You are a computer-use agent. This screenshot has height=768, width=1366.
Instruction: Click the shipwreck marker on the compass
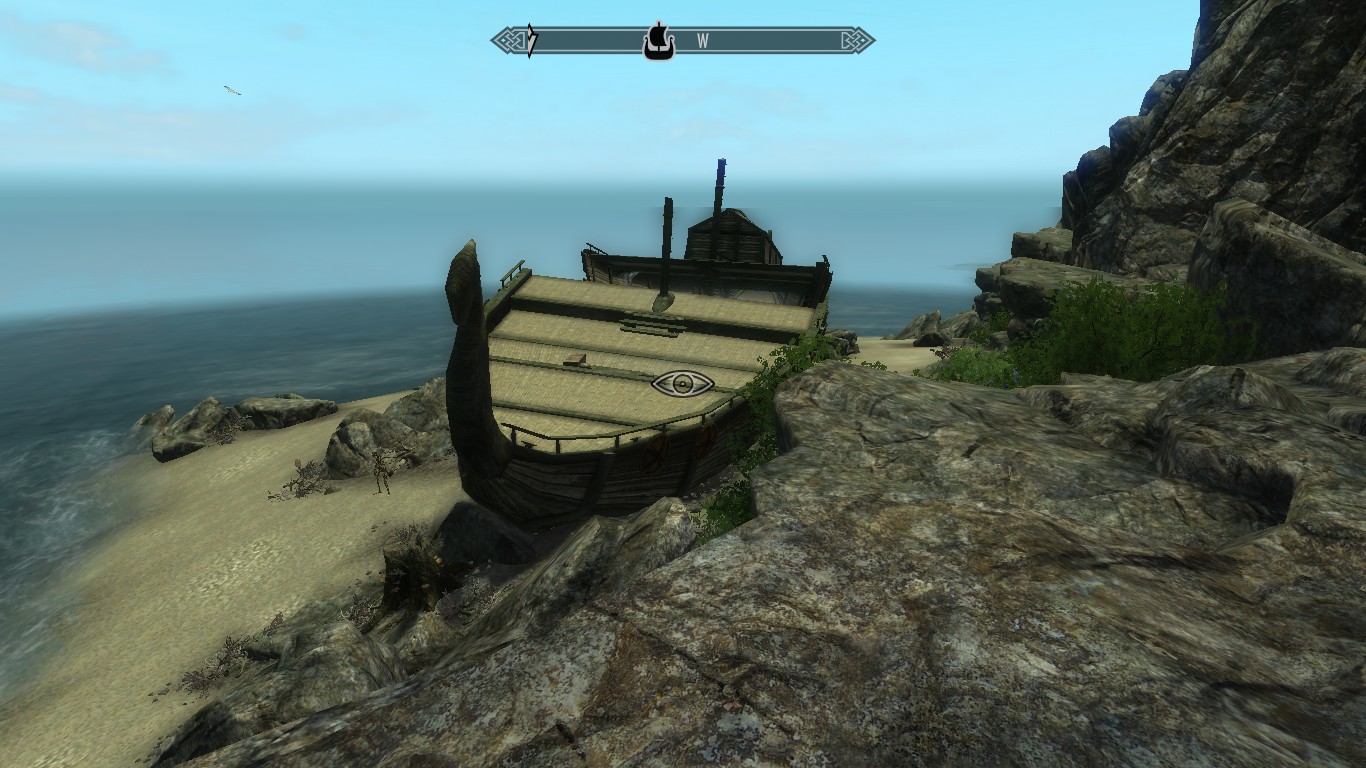[656, 41]
